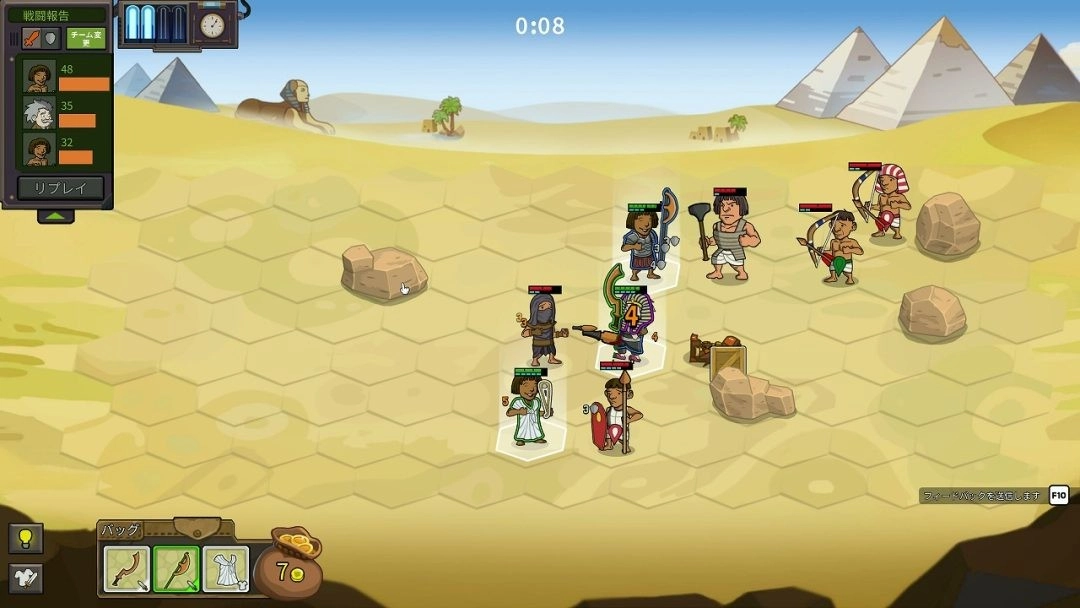Image resolution: width=1080 pixels, height=608 pixels.
Task: Click the gold coin pouch
Action: pos(289,566)
